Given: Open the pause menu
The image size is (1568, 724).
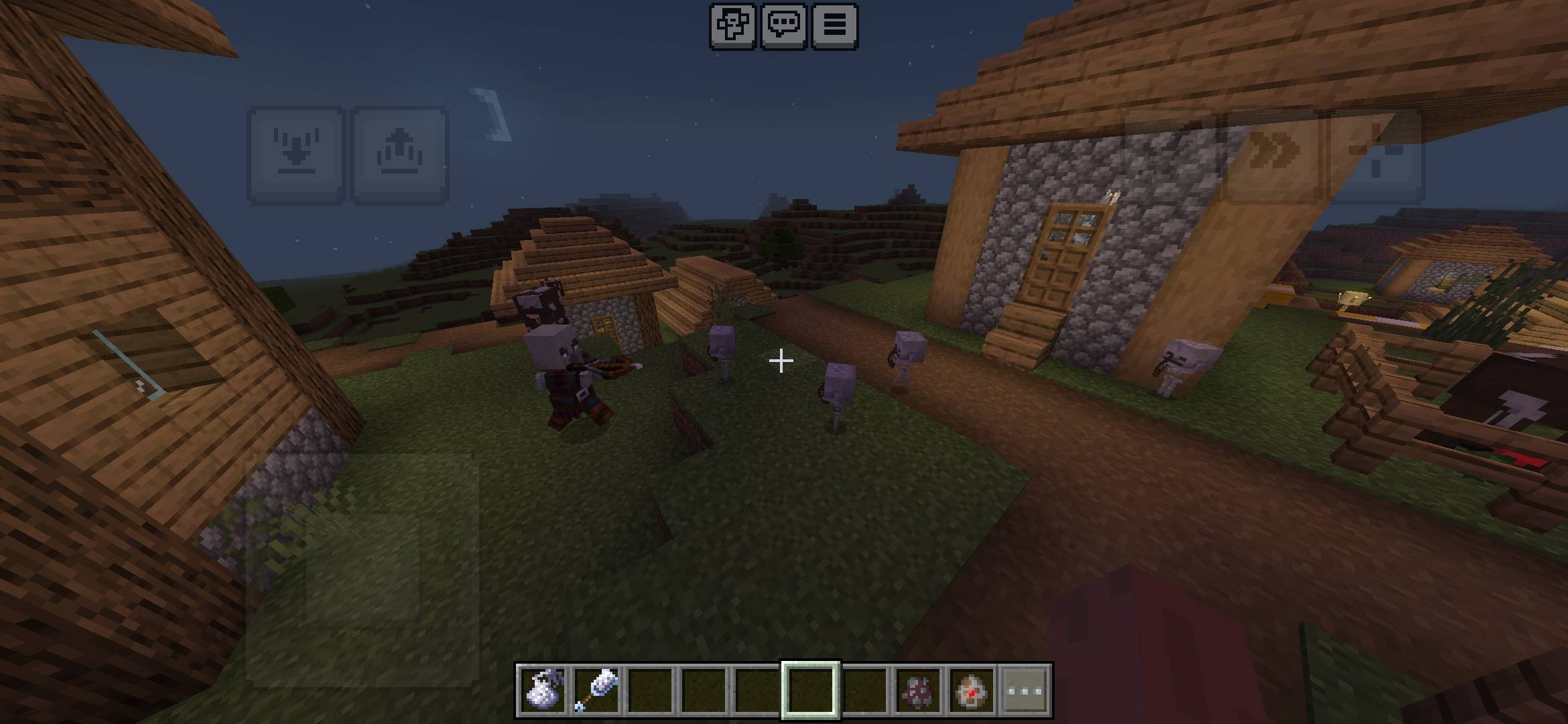Looking at the screenshot, I should click(x=835, y=25).
